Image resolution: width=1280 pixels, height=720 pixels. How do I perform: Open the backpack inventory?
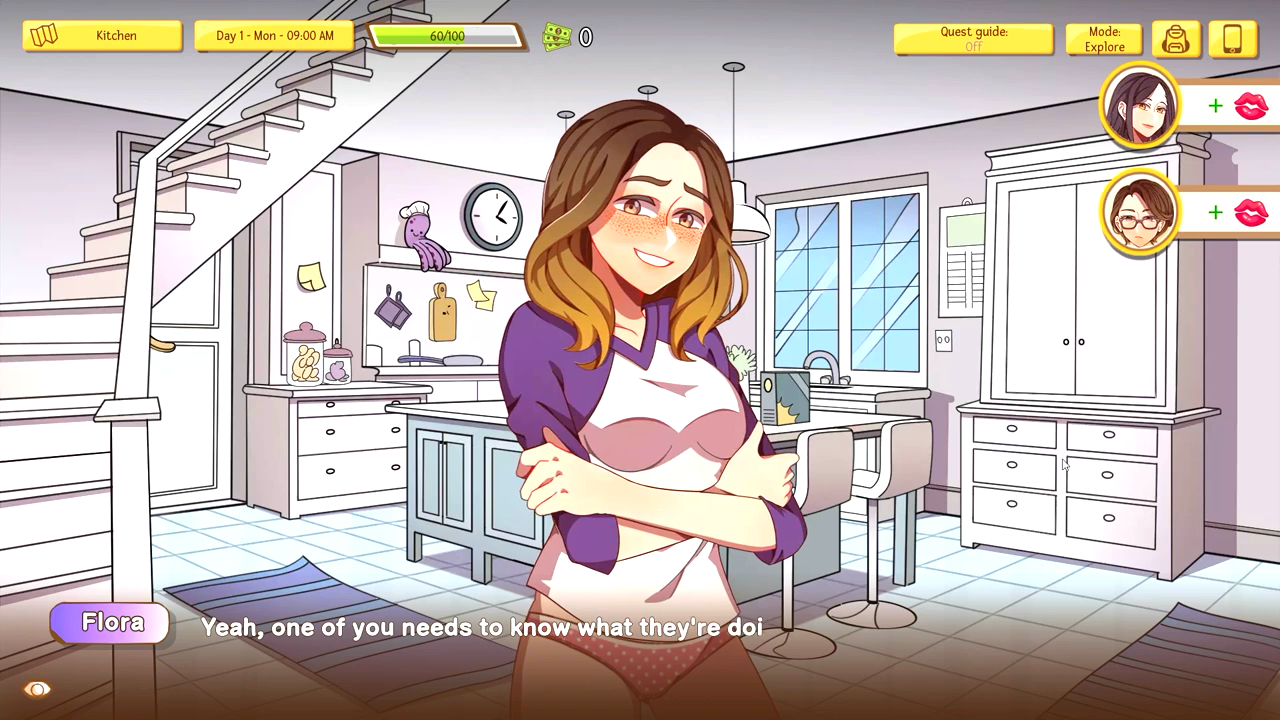(1176, 39)
